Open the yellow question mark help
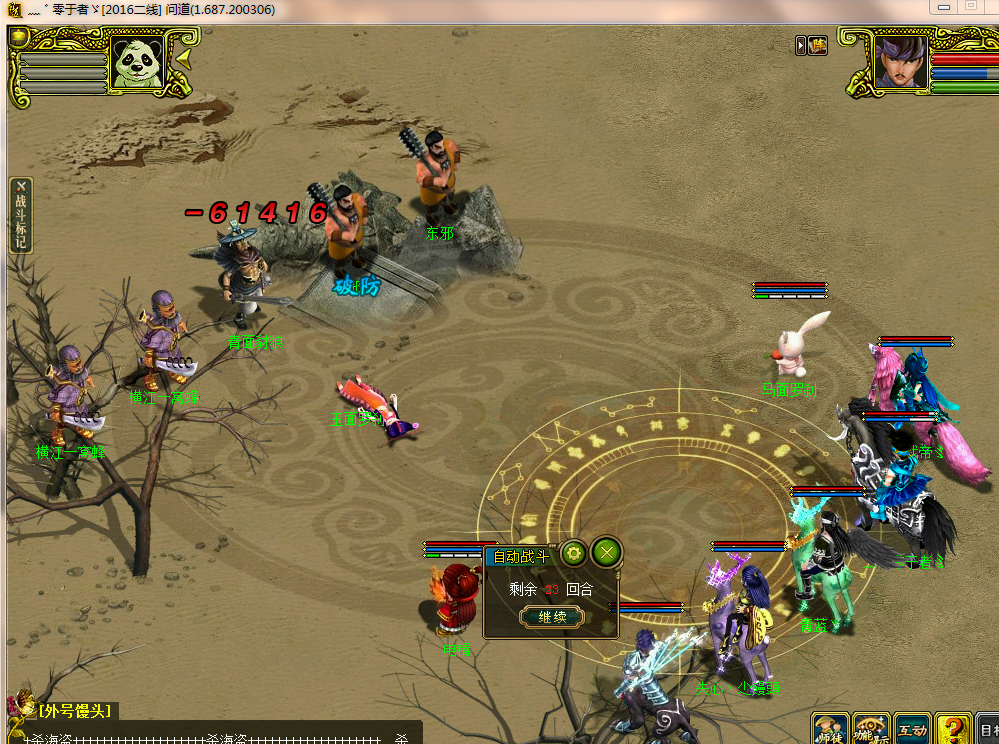 953,729
